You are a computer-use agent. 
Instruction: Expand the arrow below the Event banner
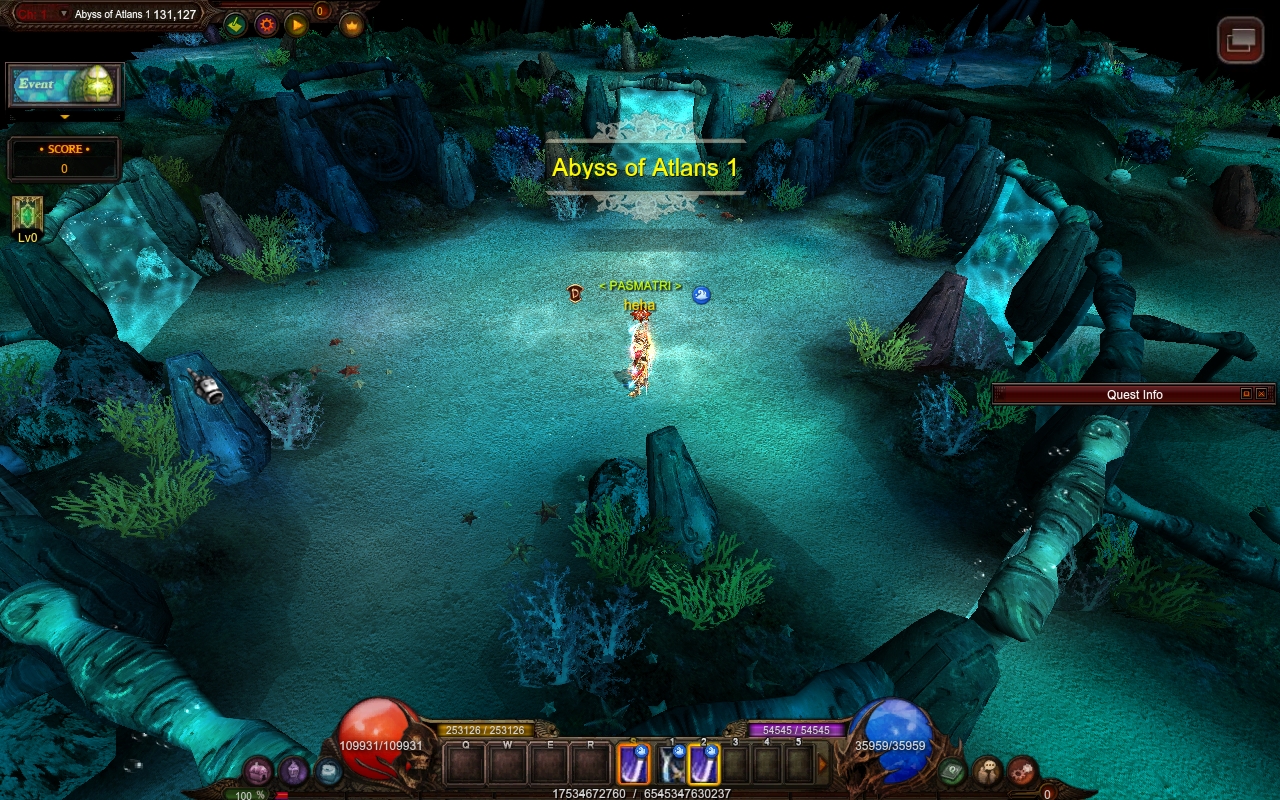pos(65,117)
